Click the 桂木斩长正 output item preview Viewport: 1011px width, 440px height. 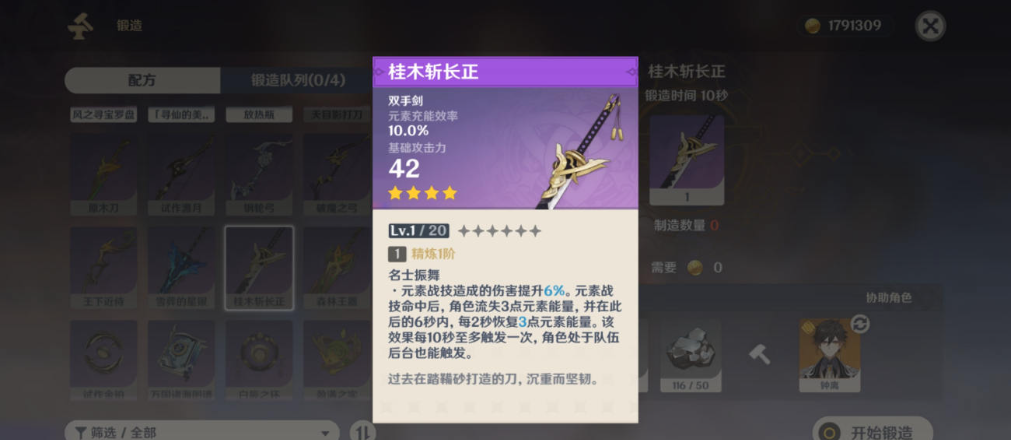point(686,160)
